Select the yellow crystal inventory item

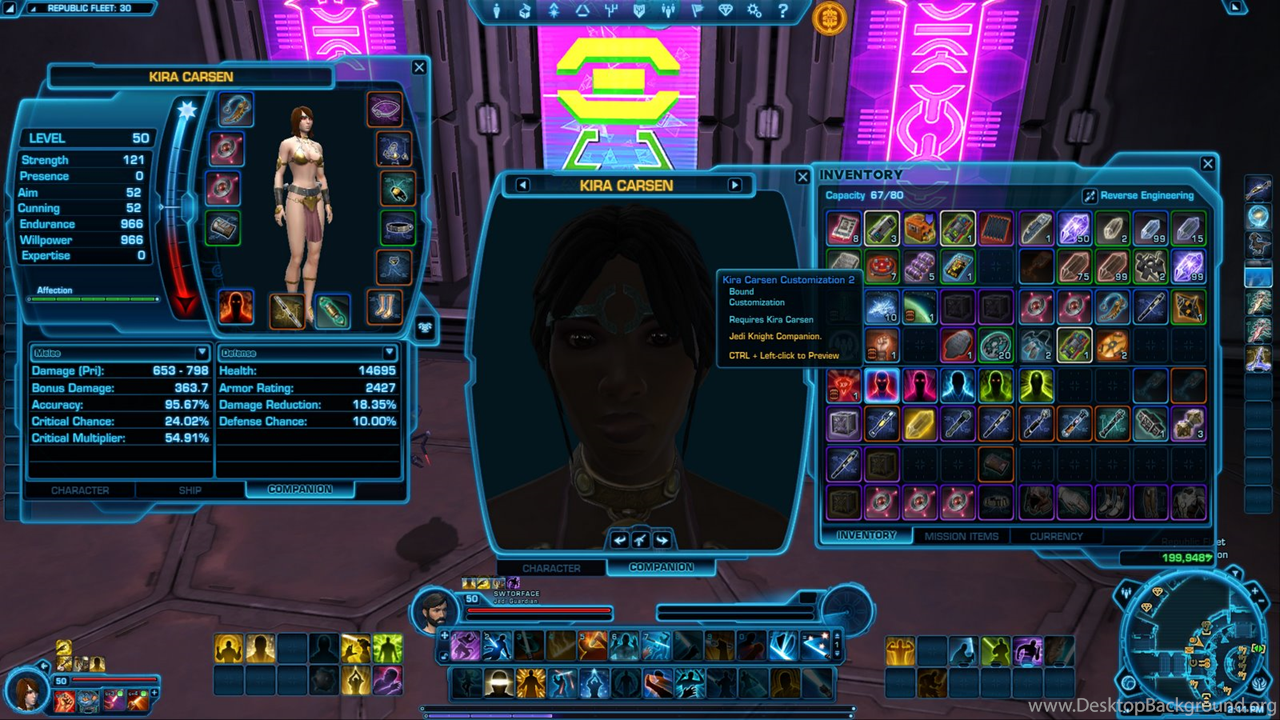(x=919, y=424)
